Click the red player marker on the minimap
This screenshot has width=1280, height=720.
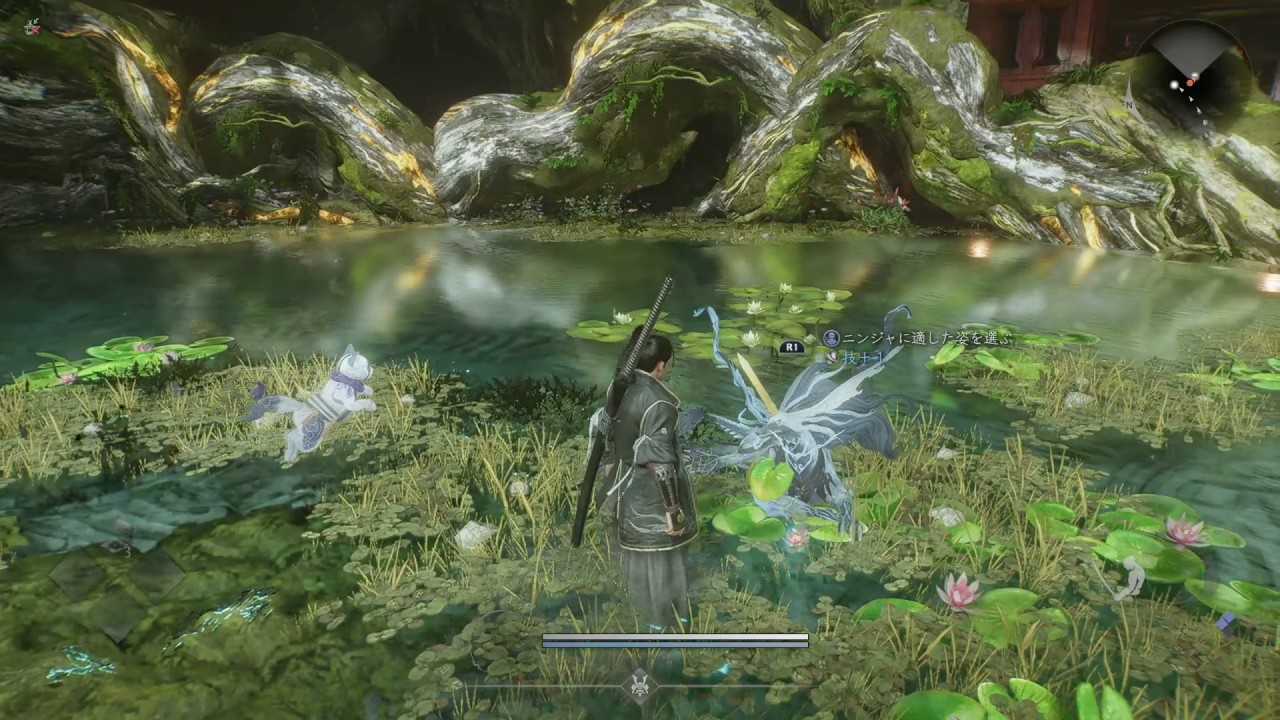coord(1192,83)
